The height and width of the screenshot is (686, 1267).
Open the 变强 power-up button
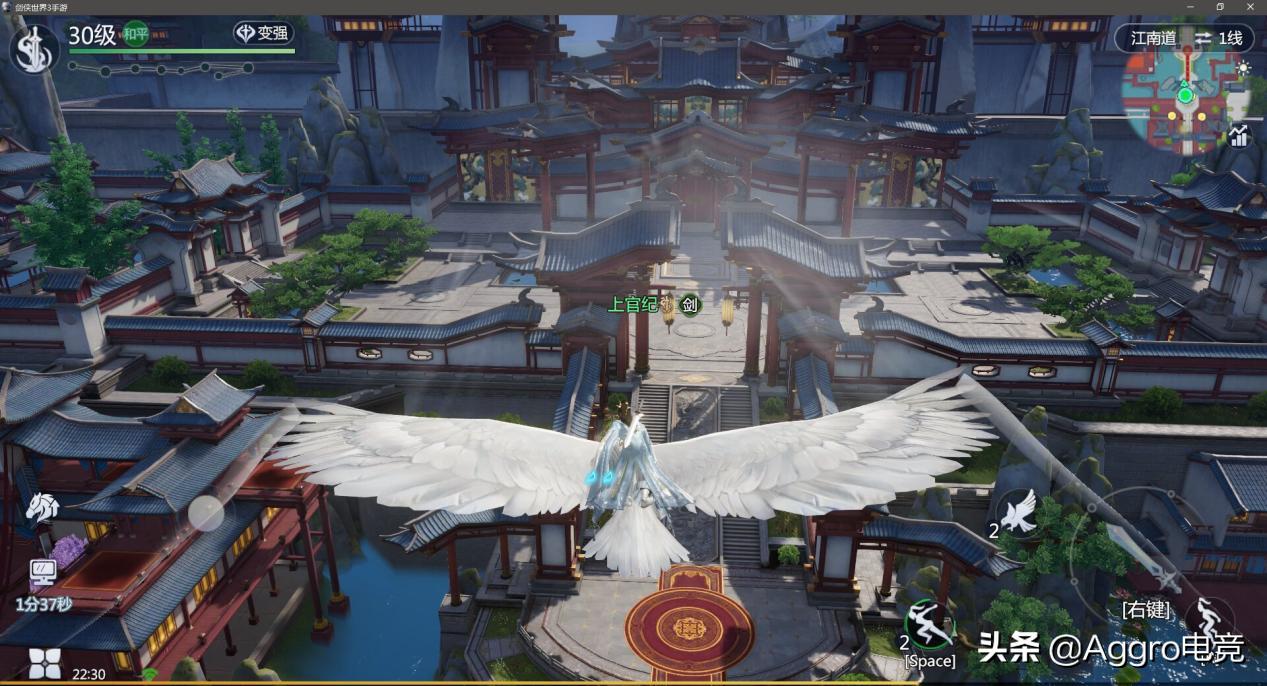click(262, 33)
